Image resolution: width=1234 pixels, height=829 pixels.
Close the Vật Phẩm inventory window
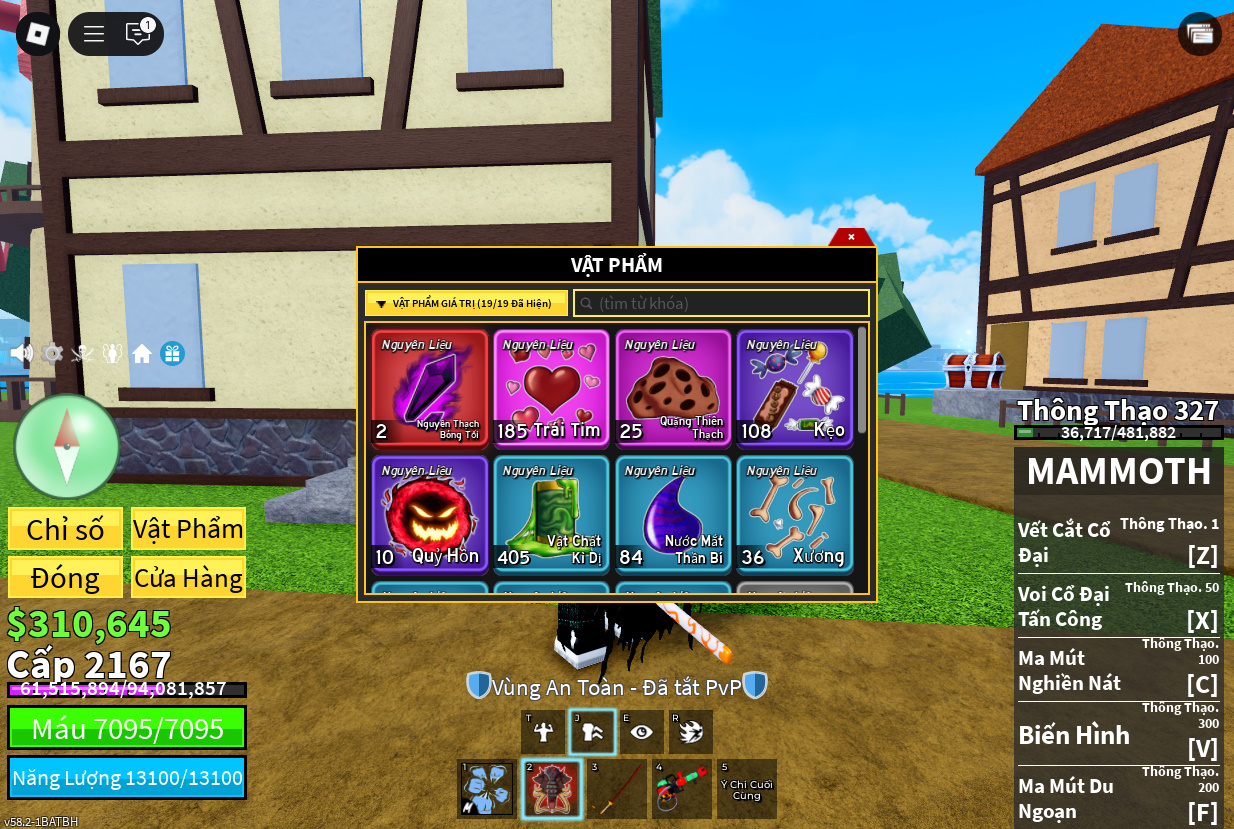coord(851,237)
